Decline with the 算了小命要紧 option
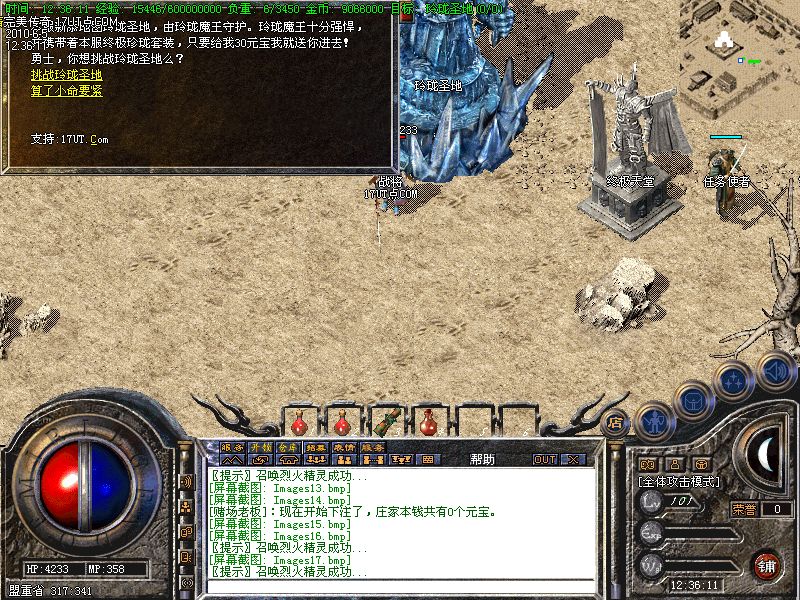This screenshot has width=800, height=600. [66, 91]
